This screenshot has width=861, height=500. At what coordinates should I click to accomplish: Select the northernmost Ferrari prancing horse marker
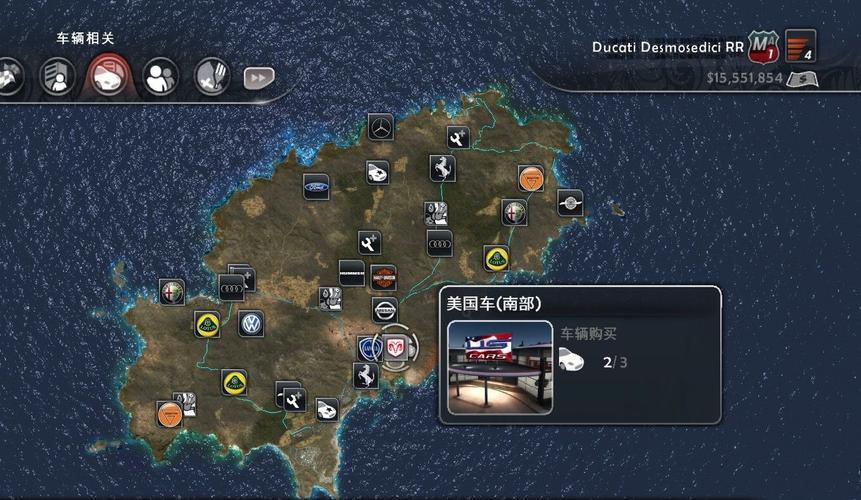tap(443, 168)
